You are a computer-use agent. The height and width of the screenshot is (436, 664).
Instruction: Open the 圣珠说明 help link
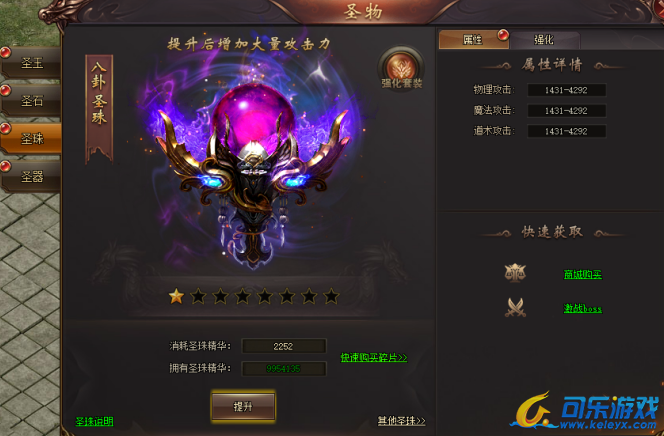(94, 421)
